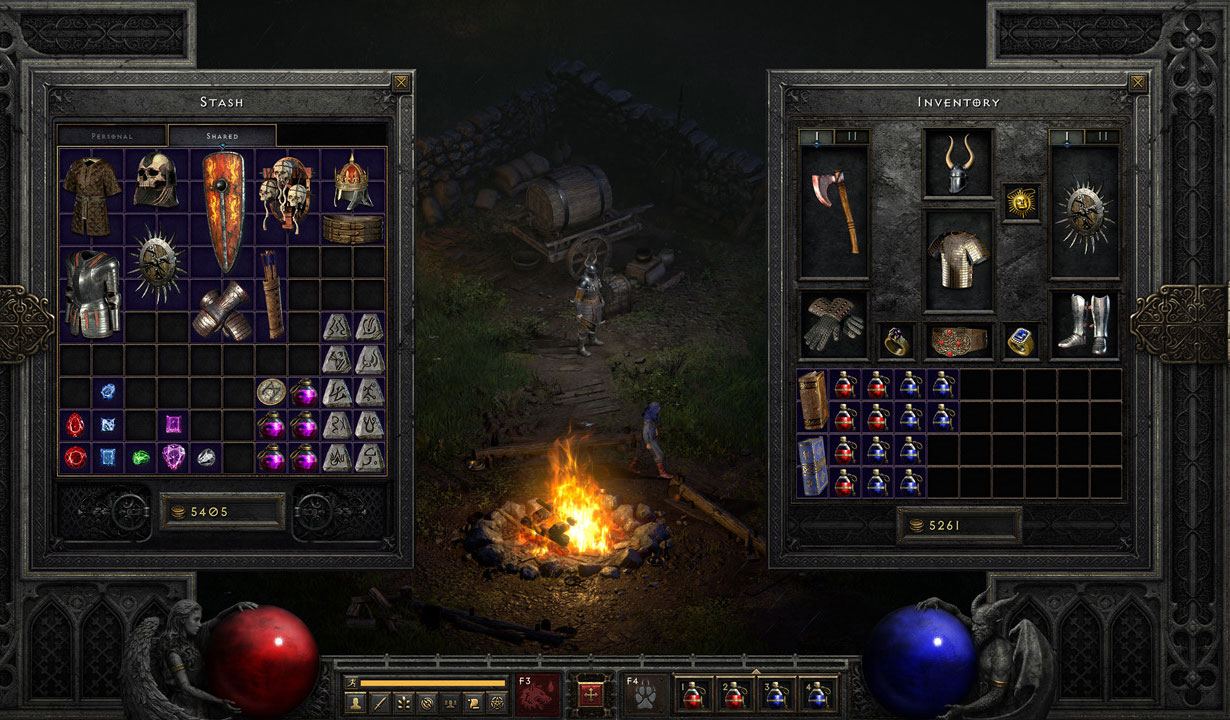Pick up the orange flame kite shield
The image size is (1230, 720).
pos(223,211)
